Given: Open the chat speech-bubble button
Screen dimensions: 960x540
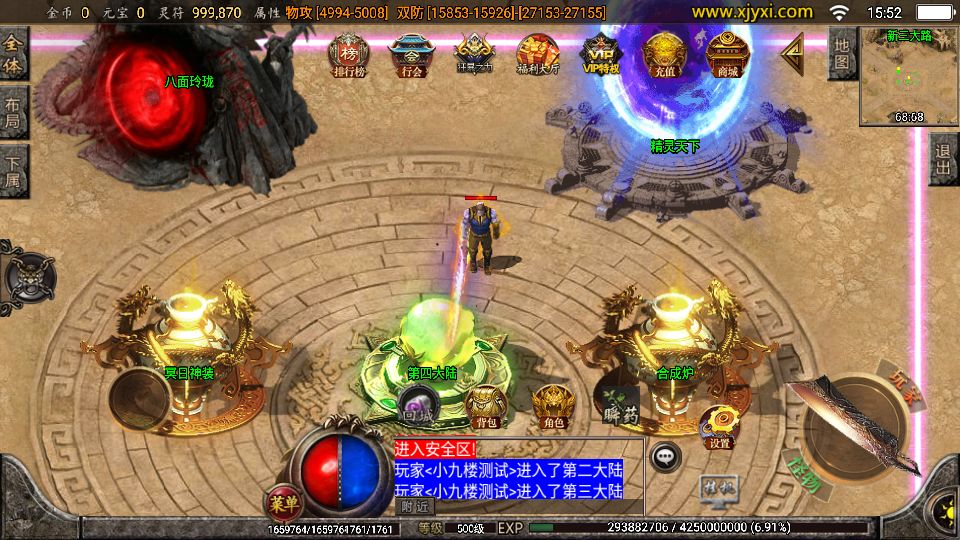Looking at the screenshot, I should [666, 457].
